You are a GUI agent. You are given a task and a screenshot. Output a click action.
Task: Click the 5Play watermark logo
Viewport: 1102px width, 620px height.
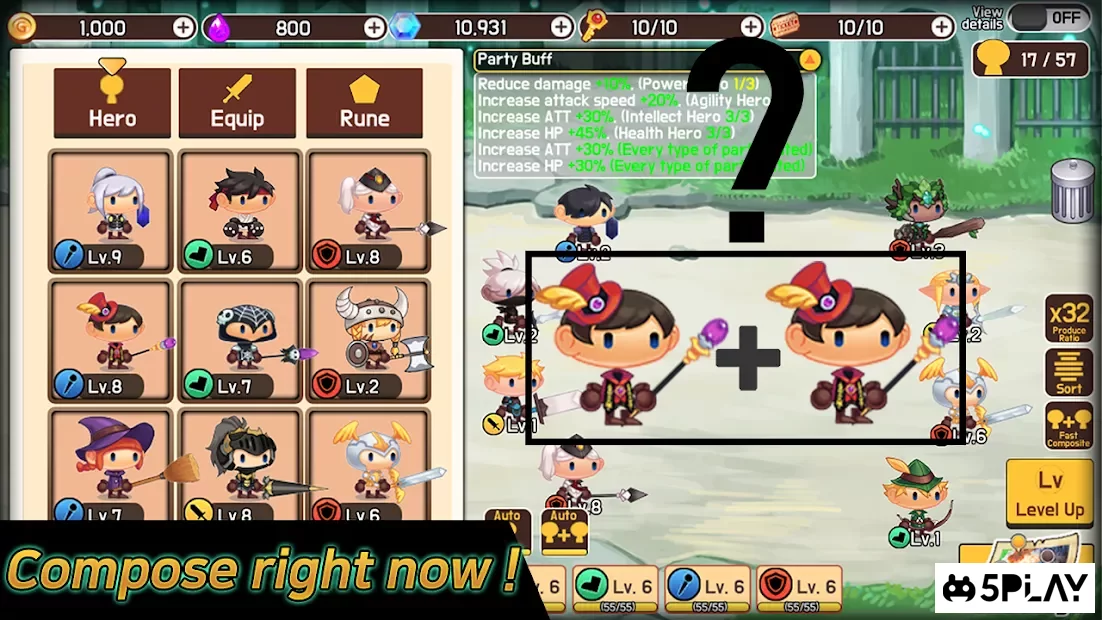(1014, 588)
